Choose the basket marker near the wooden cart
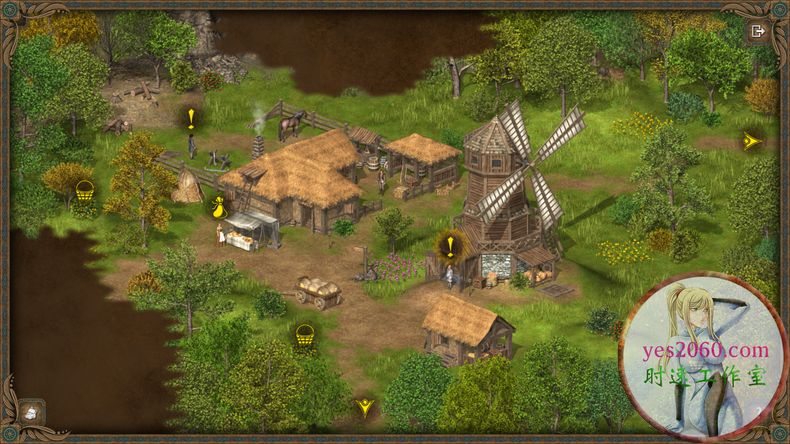 pyautogui.click(x=305, y=334)
